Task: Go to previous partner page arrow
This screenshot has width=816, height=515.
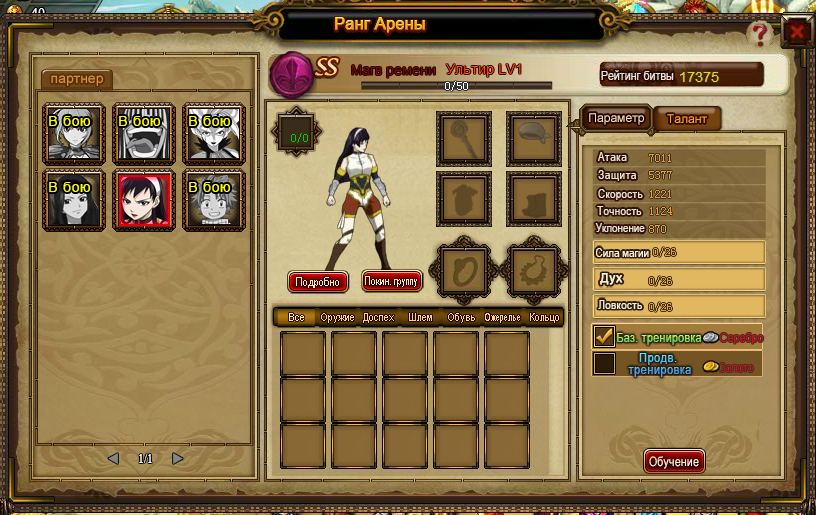Action: pyautogui.click(x=113, y=459)
